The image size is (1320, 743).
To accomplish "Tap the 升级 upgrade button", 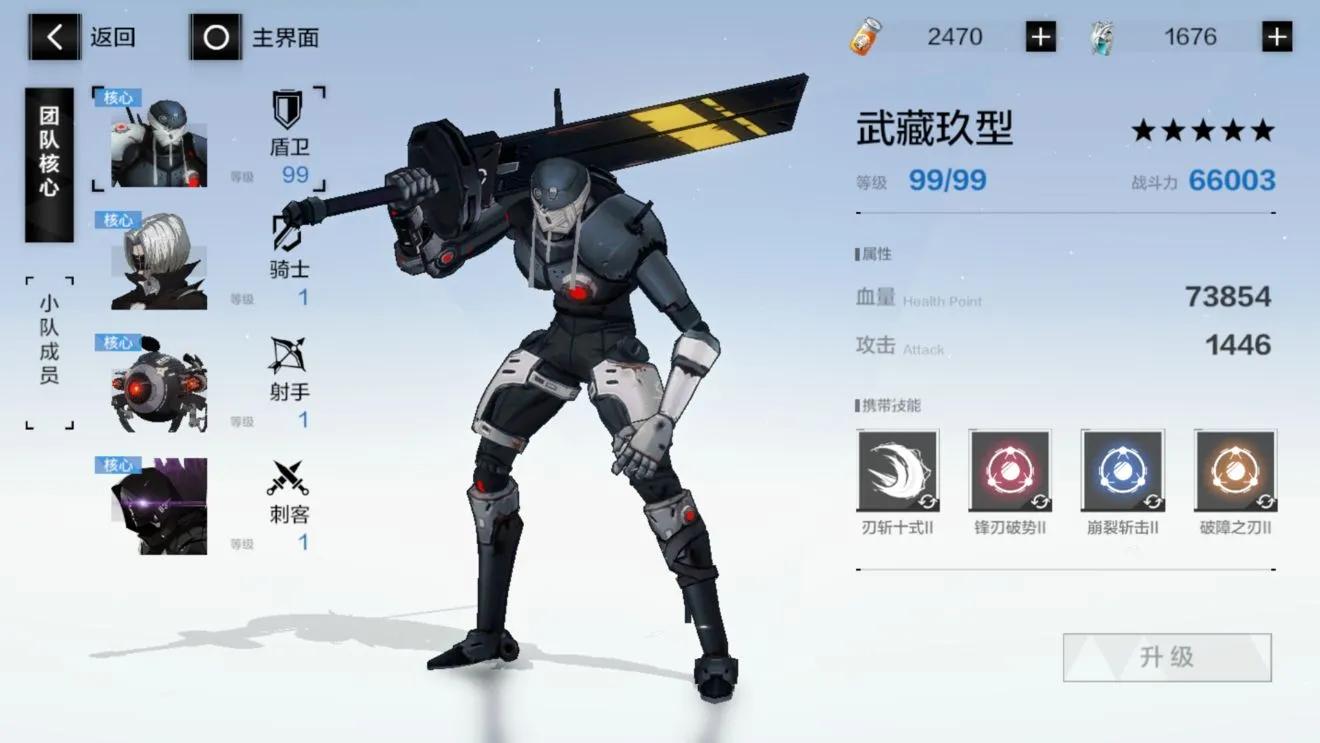I will coord(1165,657).
